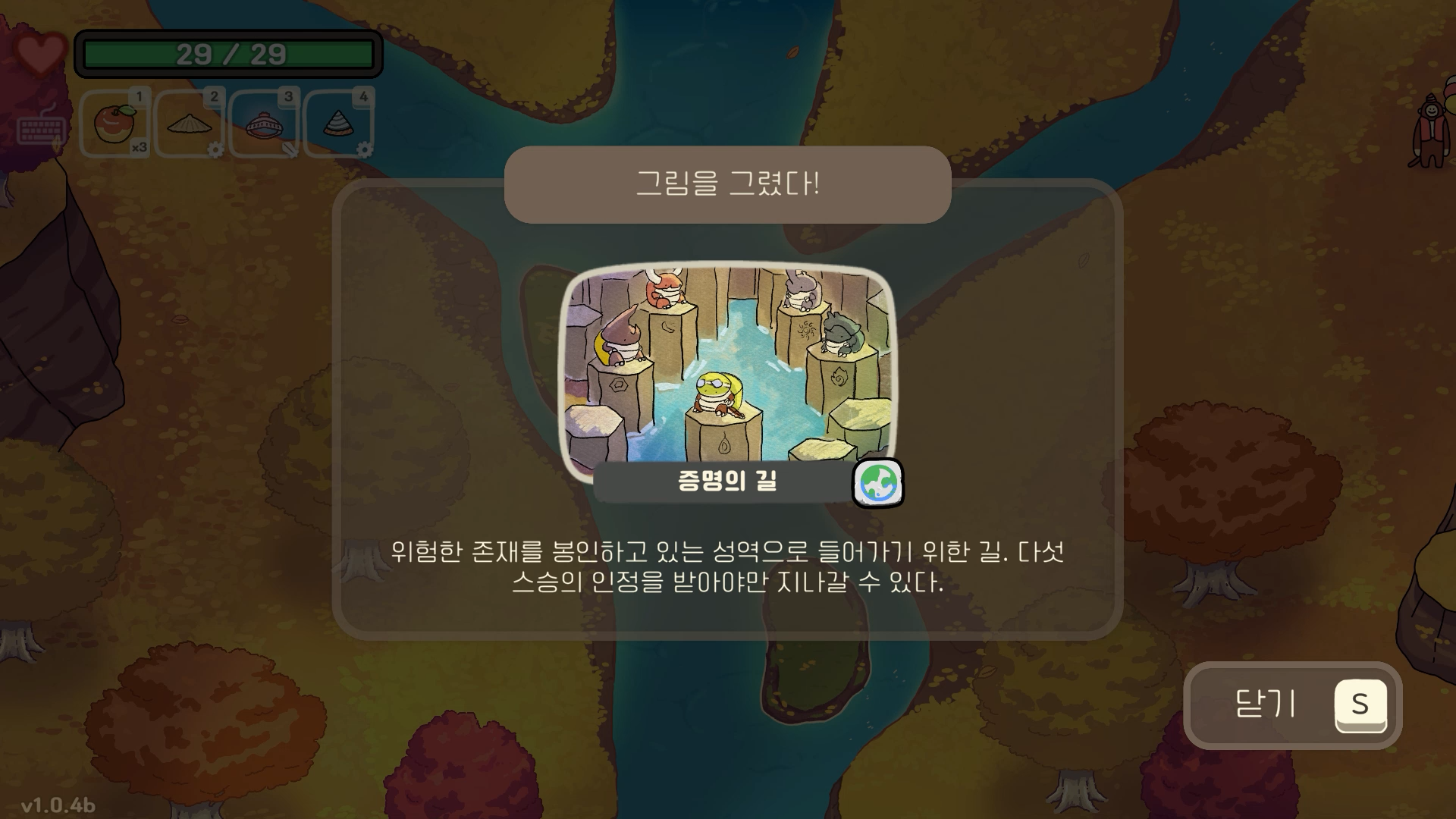The image size is (1456, 819).
Task: Click the red heart icon in the corner
Action: (39, 52)
